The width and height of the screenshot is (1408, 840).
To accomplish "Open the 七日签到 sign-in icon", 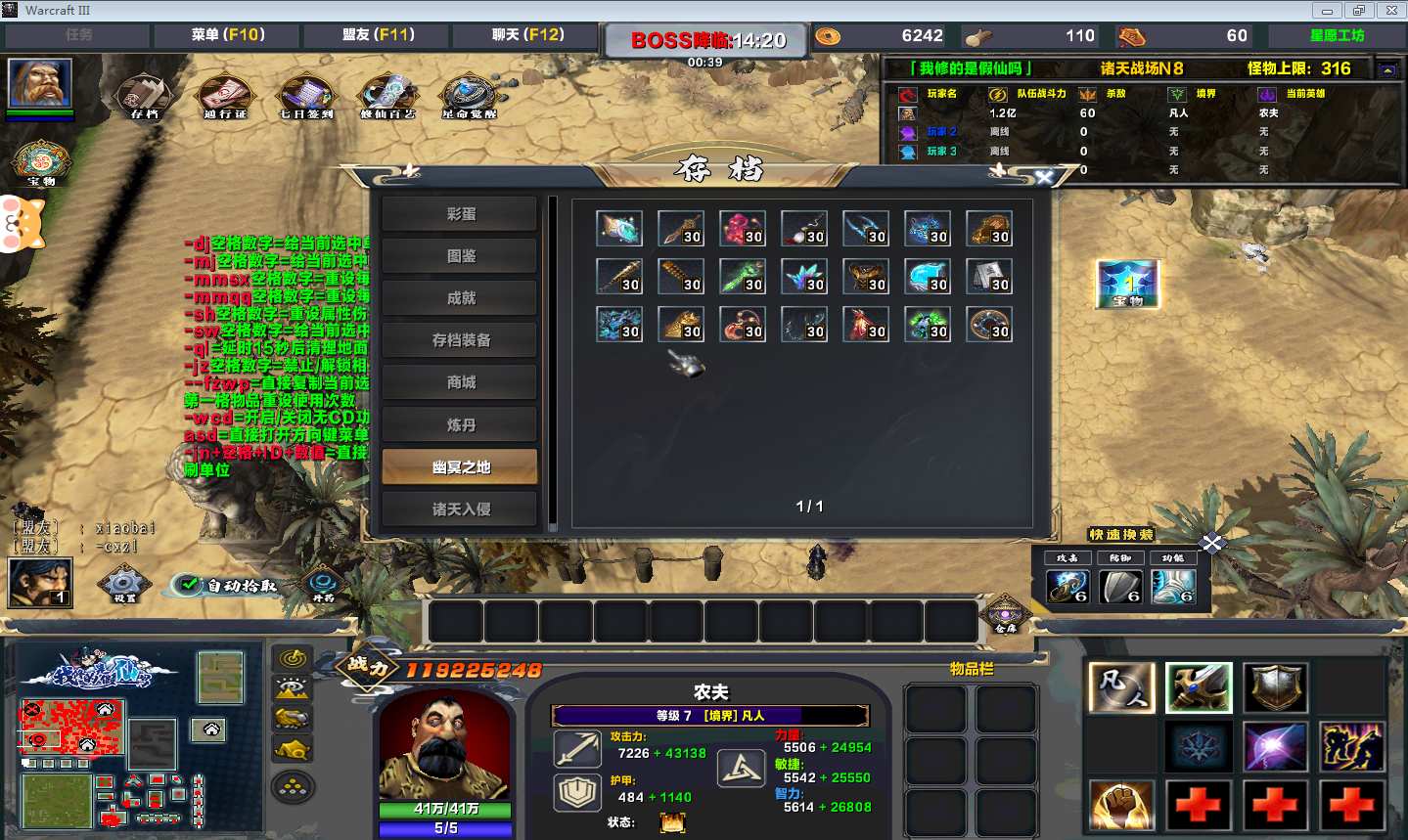I will (x=306, y=96).
